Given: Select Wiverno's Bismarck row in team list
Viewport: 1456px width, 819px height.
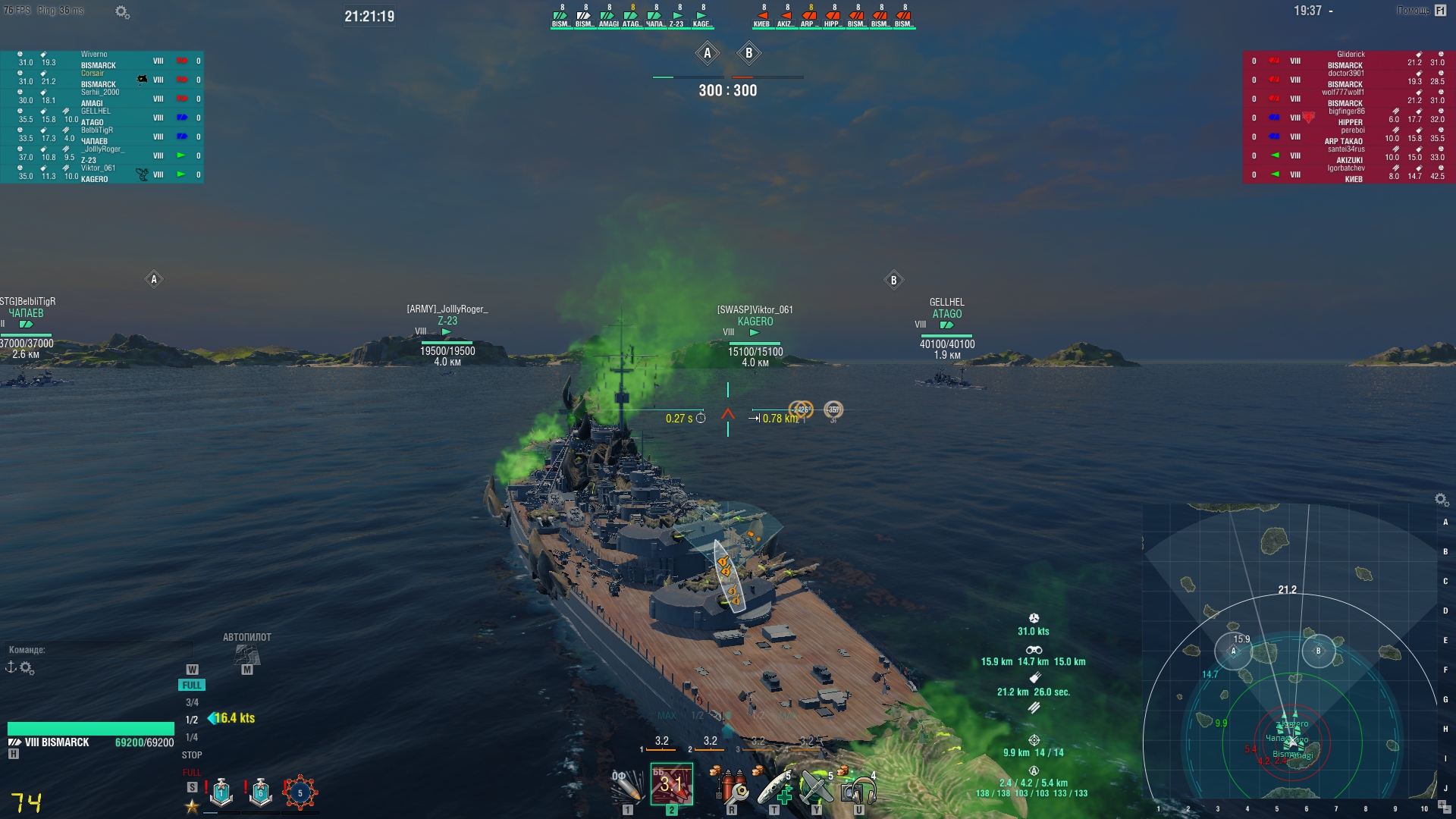Looking at the screenshot, I should [x=102, y=61].
